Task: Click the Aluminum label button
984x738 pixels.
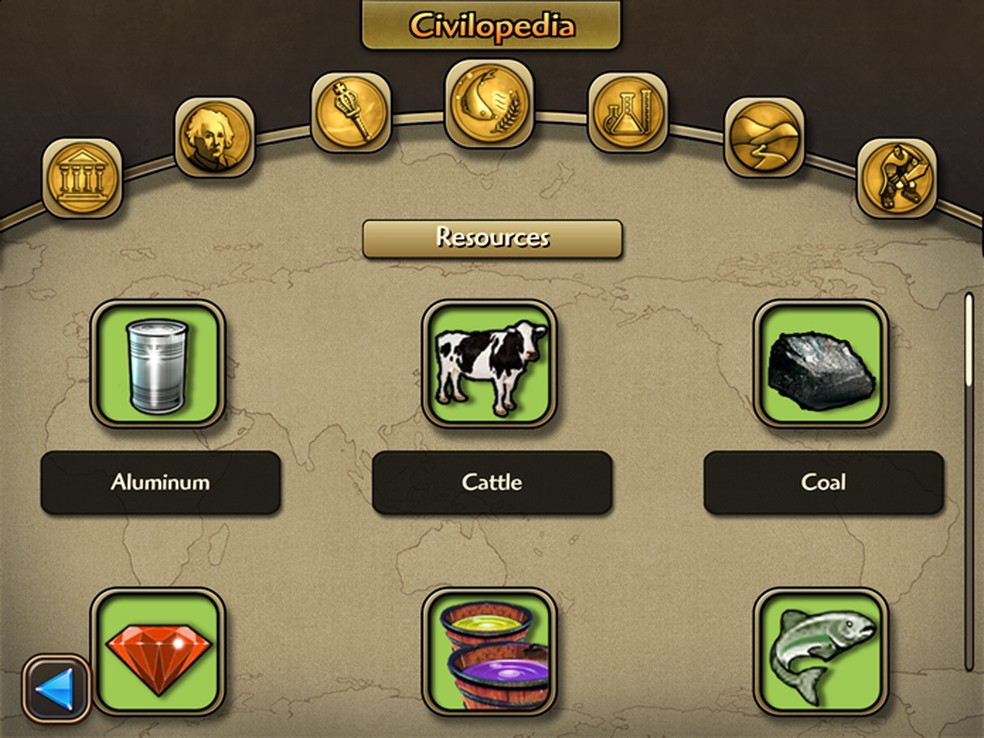Action: [160, 482]
